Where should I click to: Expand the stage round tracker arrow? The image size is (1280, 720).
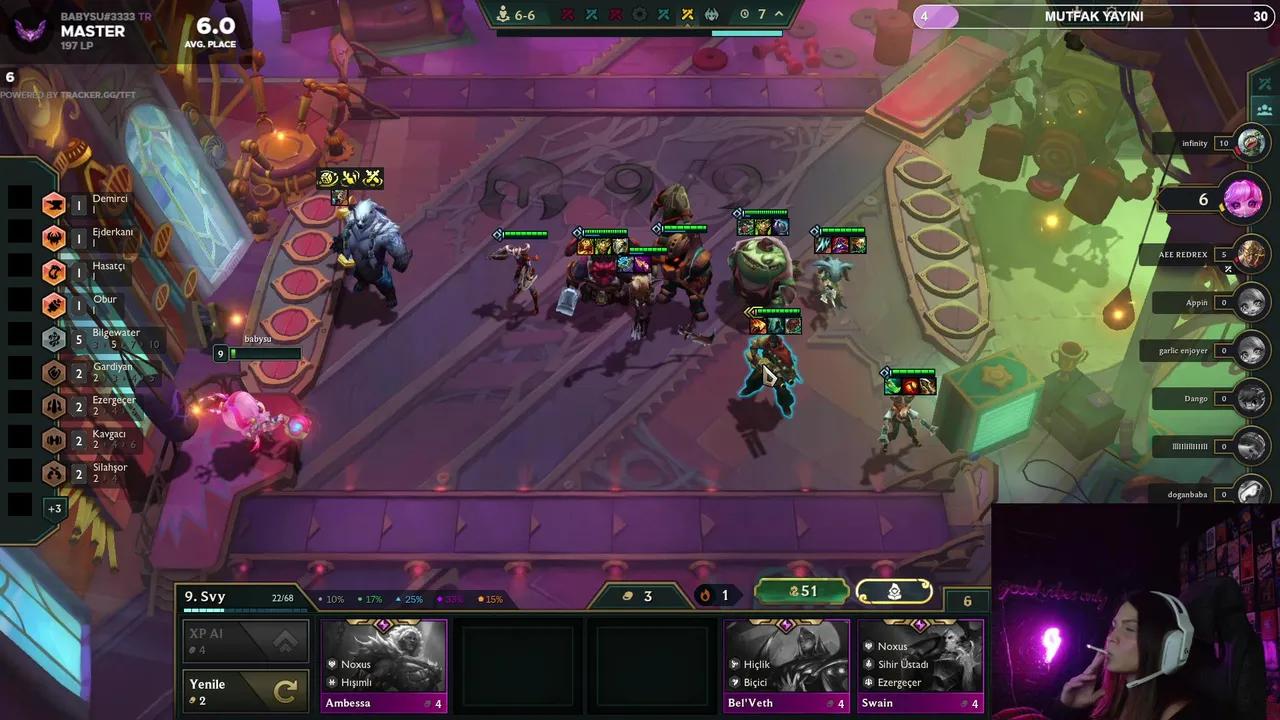[x=779, y=14]
